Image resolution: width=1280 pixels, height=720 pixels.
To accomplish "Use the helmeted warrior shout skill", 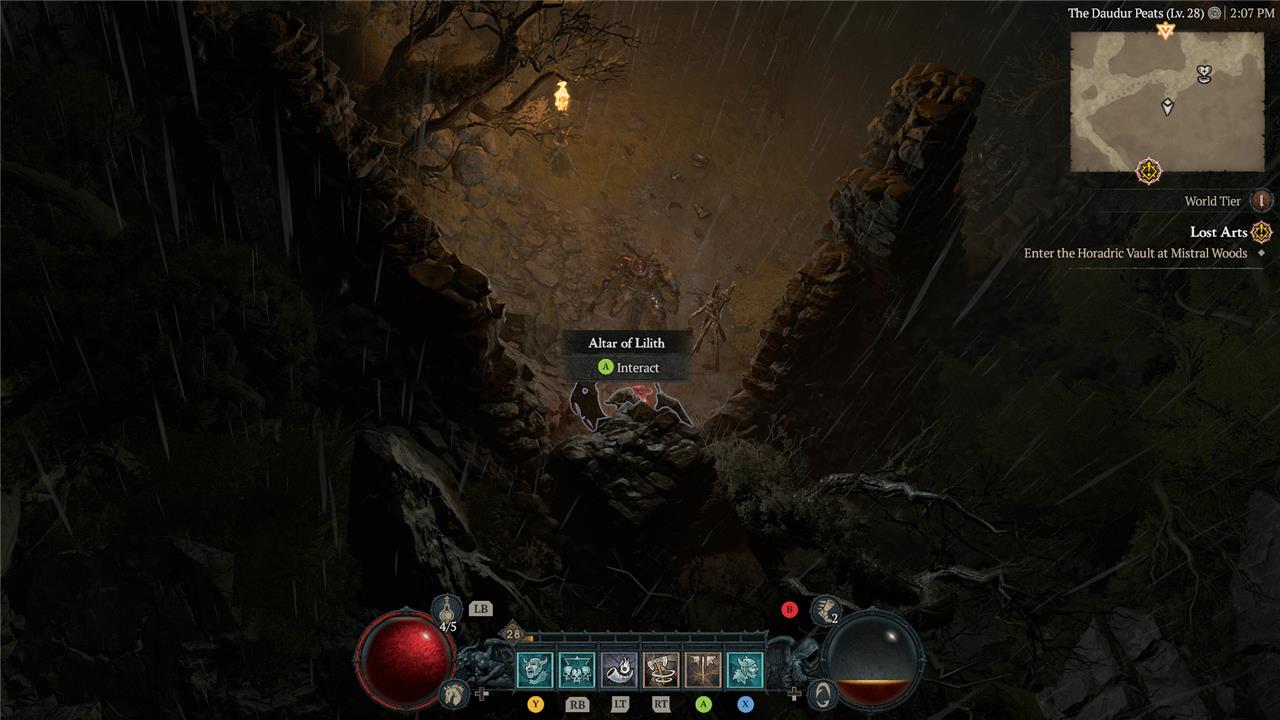I will [745, 669].
